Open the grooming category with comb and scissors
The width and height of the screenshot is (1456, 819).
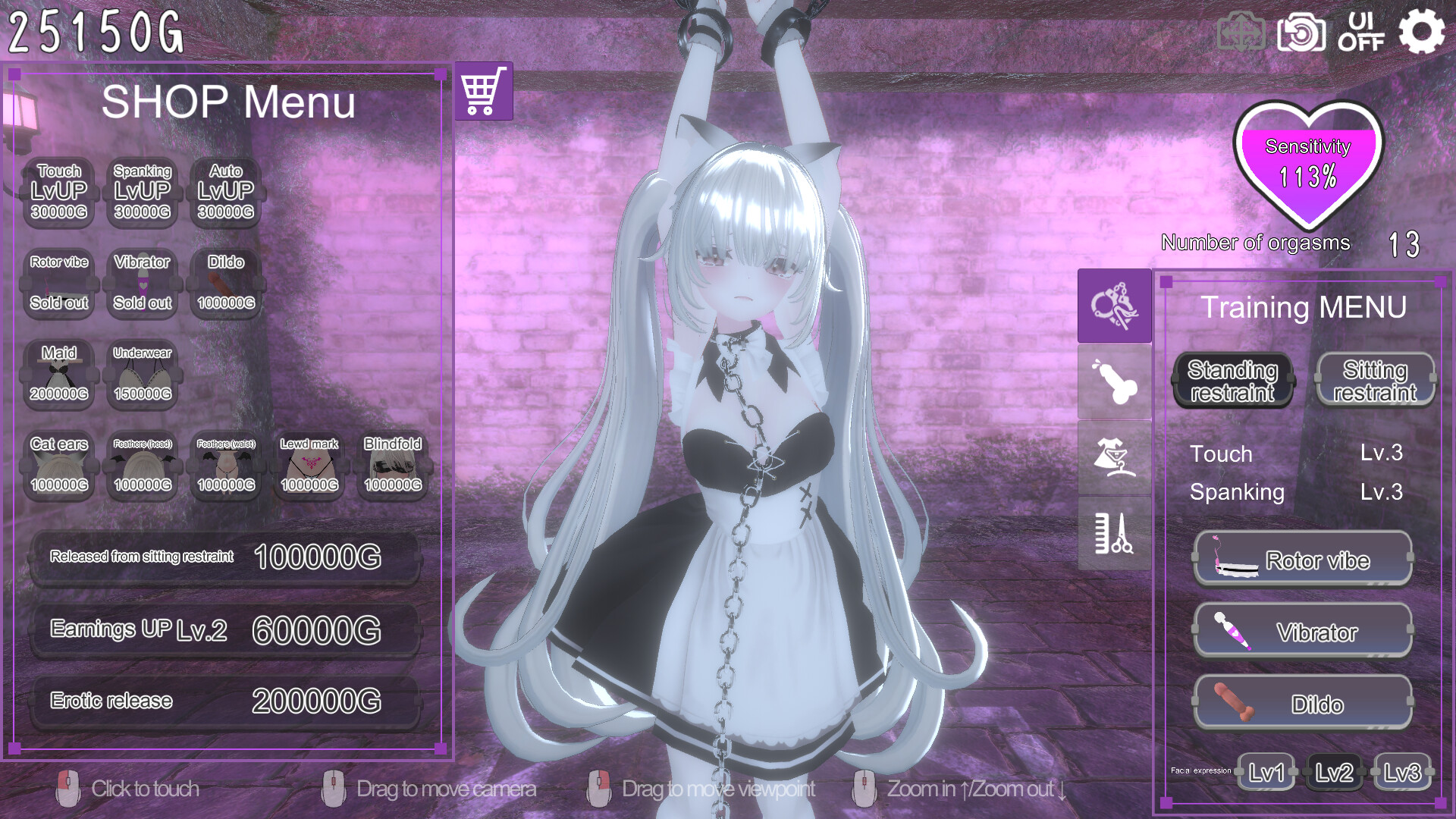click(1113, 535)
